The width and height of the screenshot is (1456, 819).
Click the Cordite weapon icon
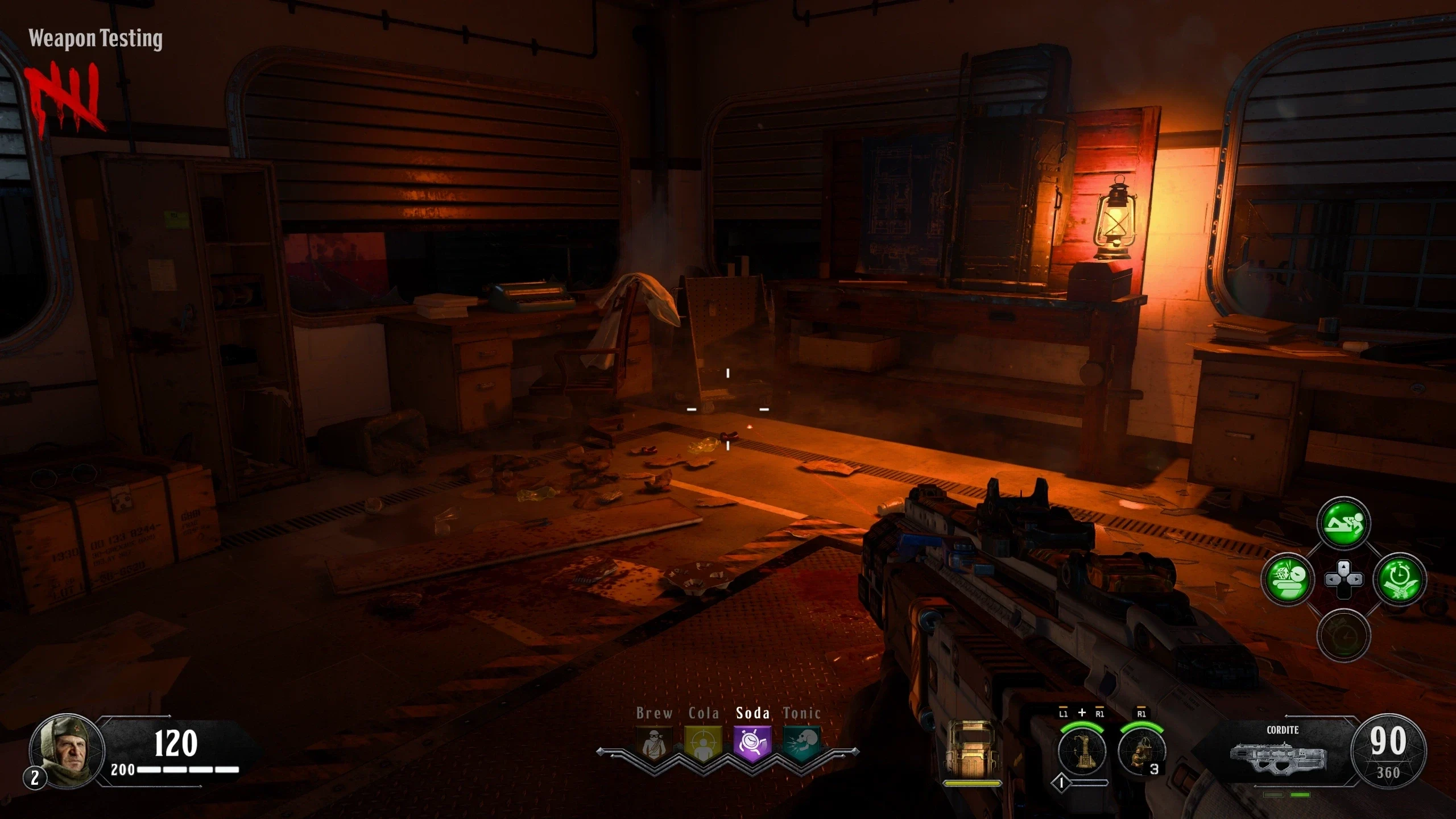pos(1279,757)
